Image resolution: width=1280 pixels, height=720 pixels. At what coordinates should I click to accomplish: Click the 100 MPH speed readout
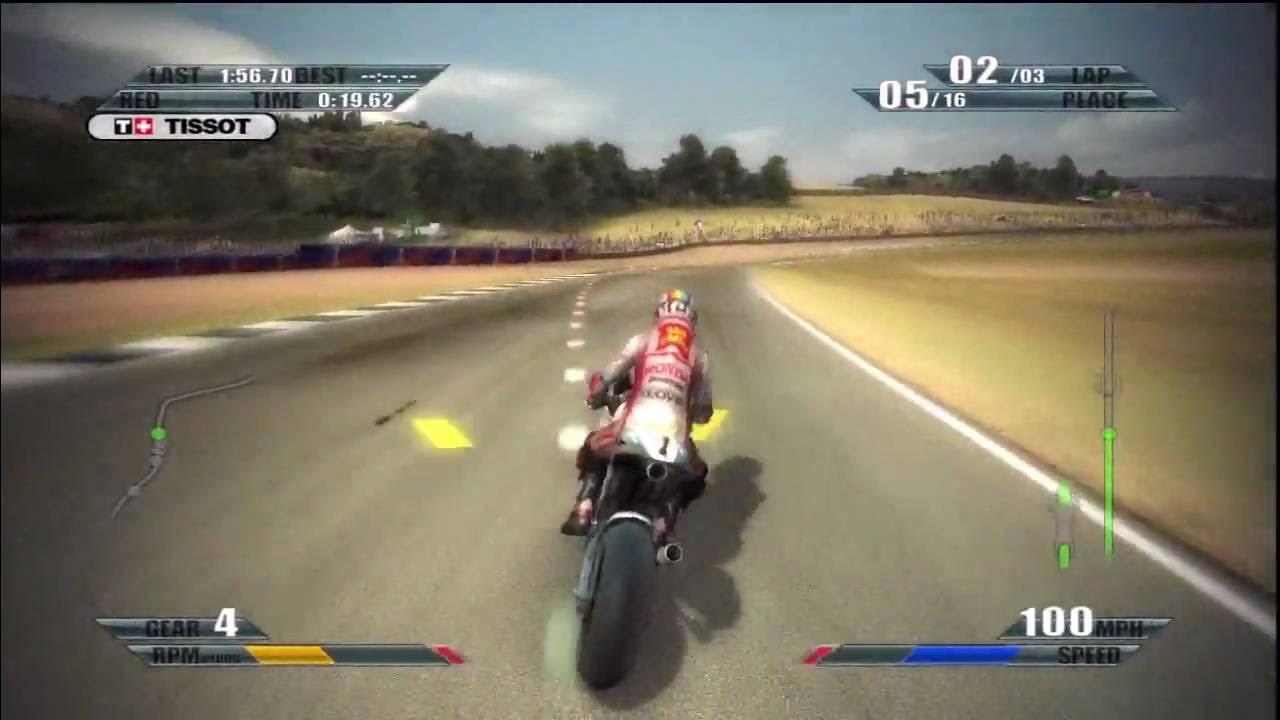point(1059,620)
